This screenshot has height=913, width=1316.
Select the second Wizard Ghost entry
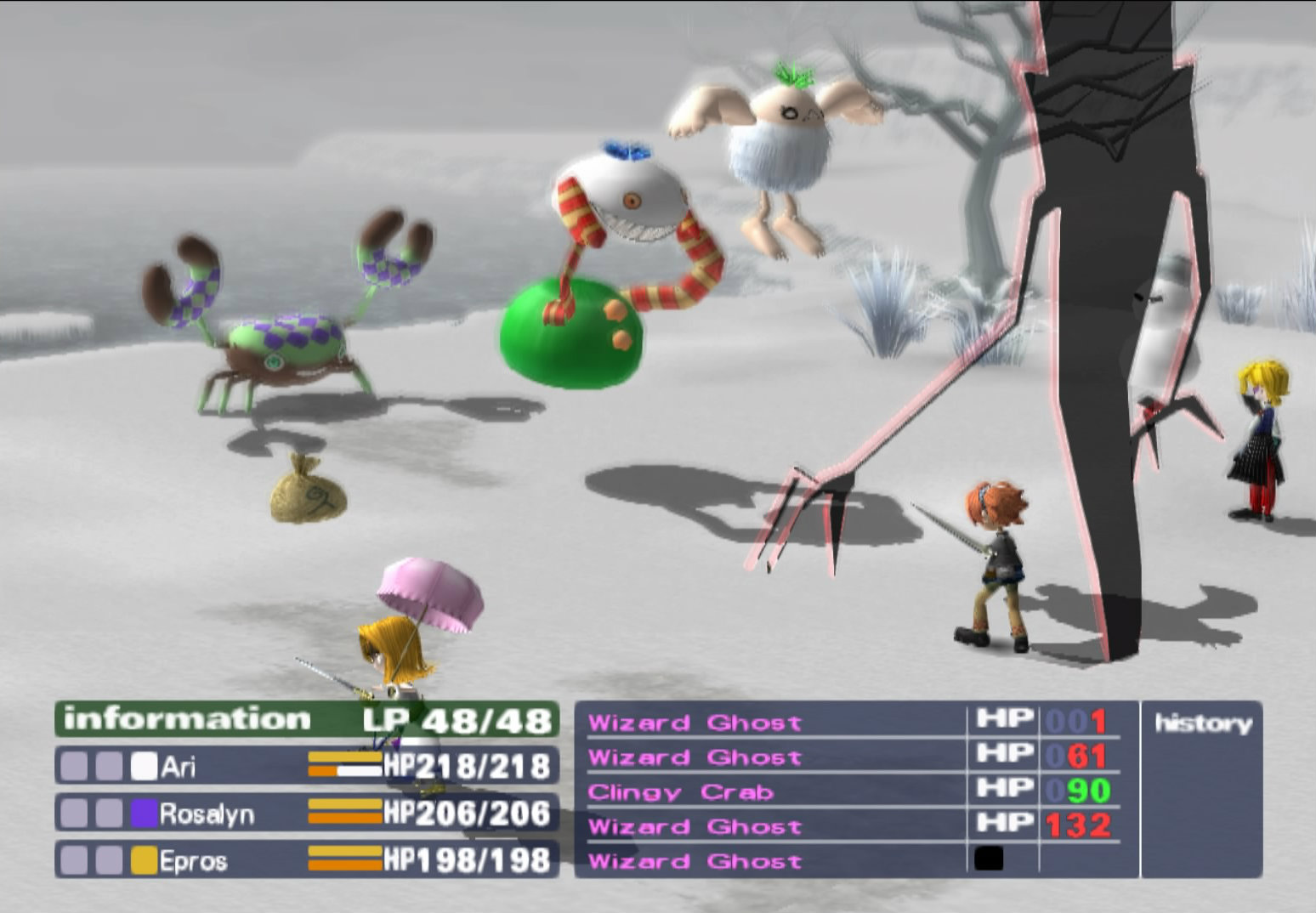(x=697, y=757)
